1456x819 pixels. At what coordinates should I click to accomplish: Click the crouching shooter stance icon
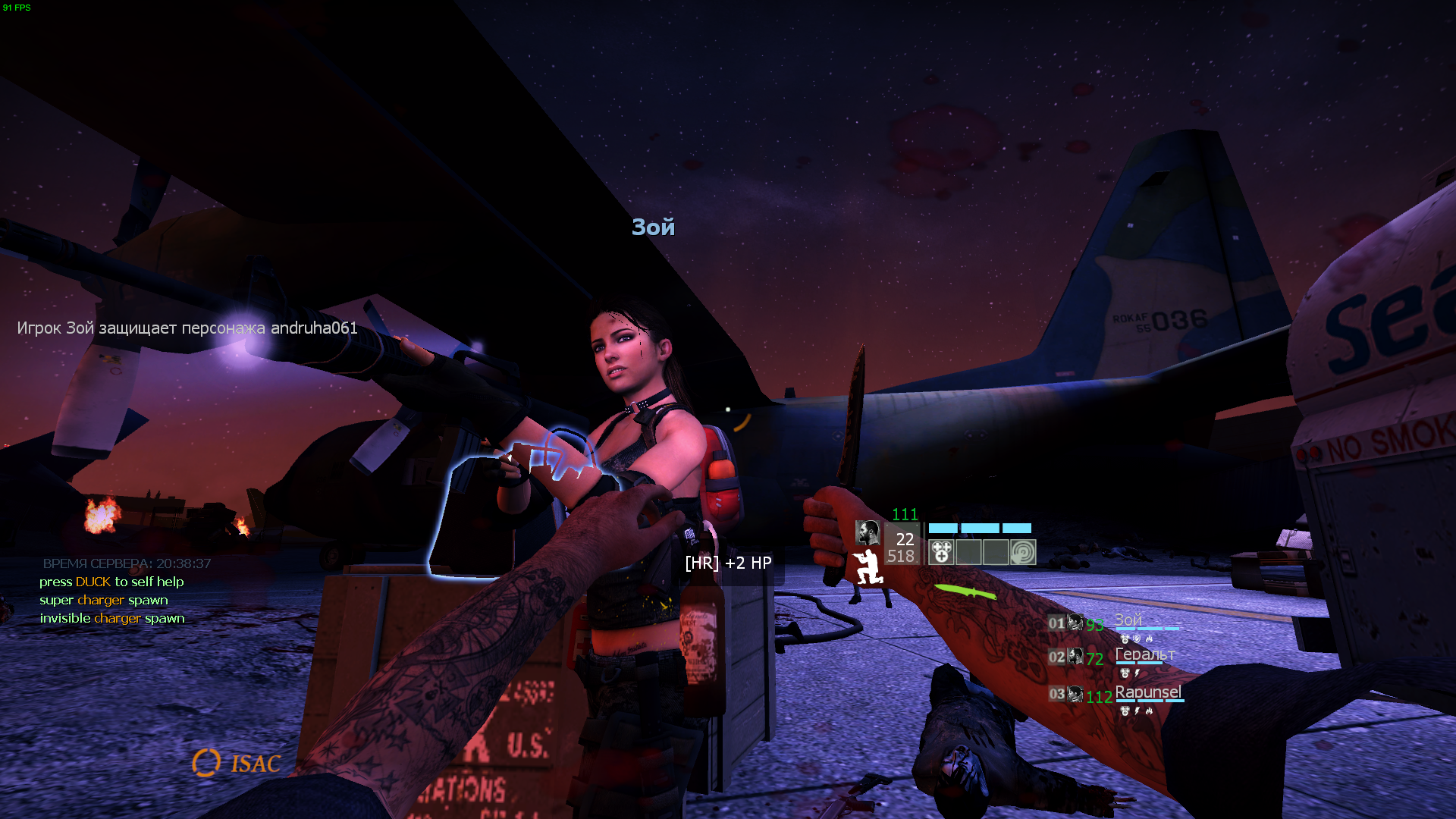(x=868, y=567)
